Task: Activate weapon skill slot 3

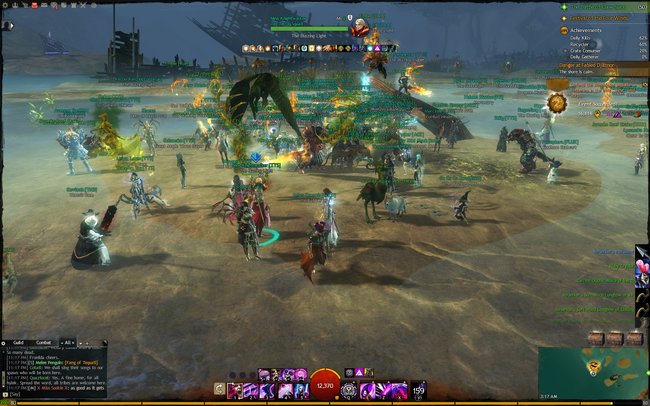Action: click(265, 388)
